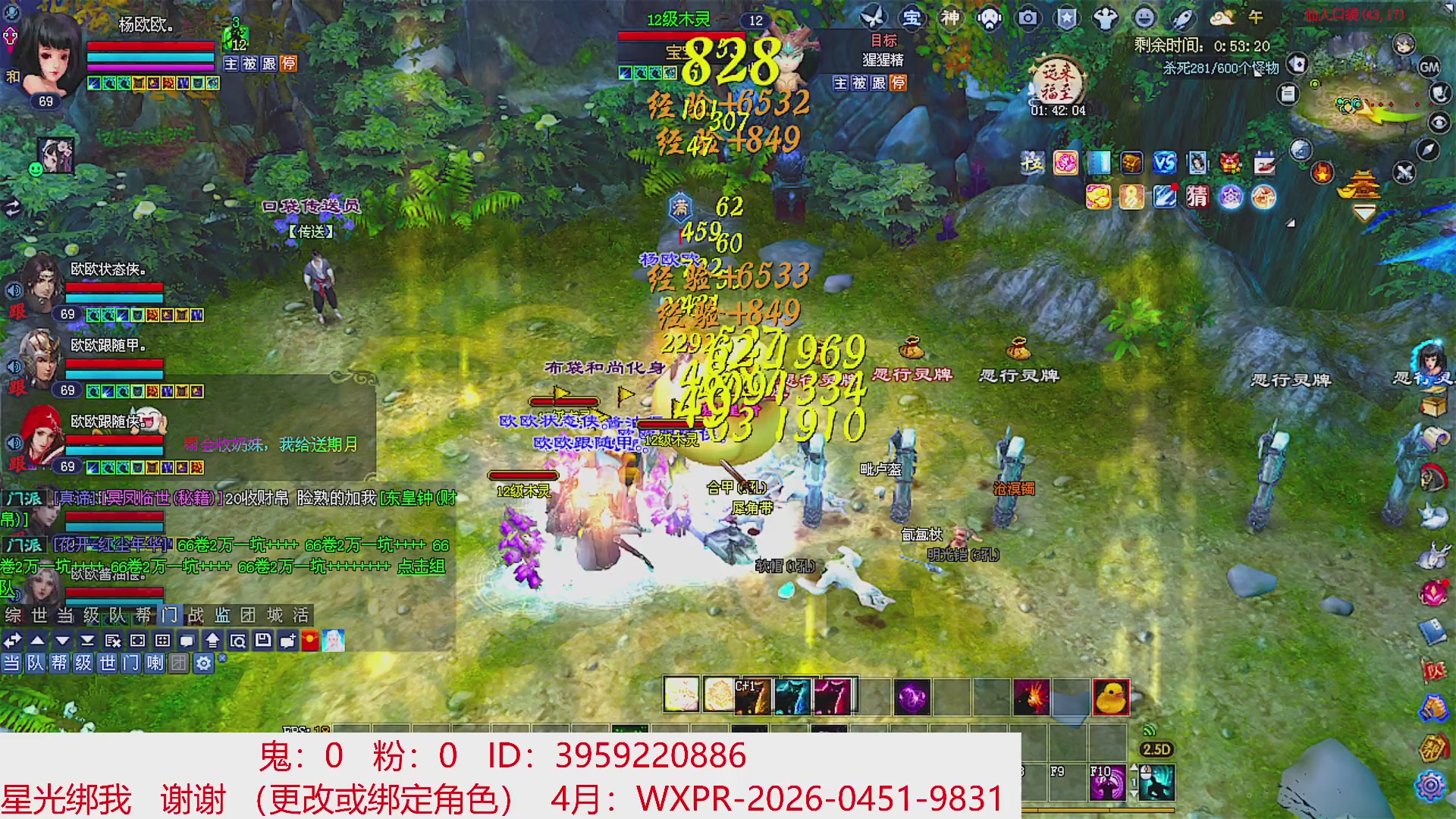Click the 宝 treasure icon in top bar
This screenshot has height=819, width=1456.
(x=911, y=17)
